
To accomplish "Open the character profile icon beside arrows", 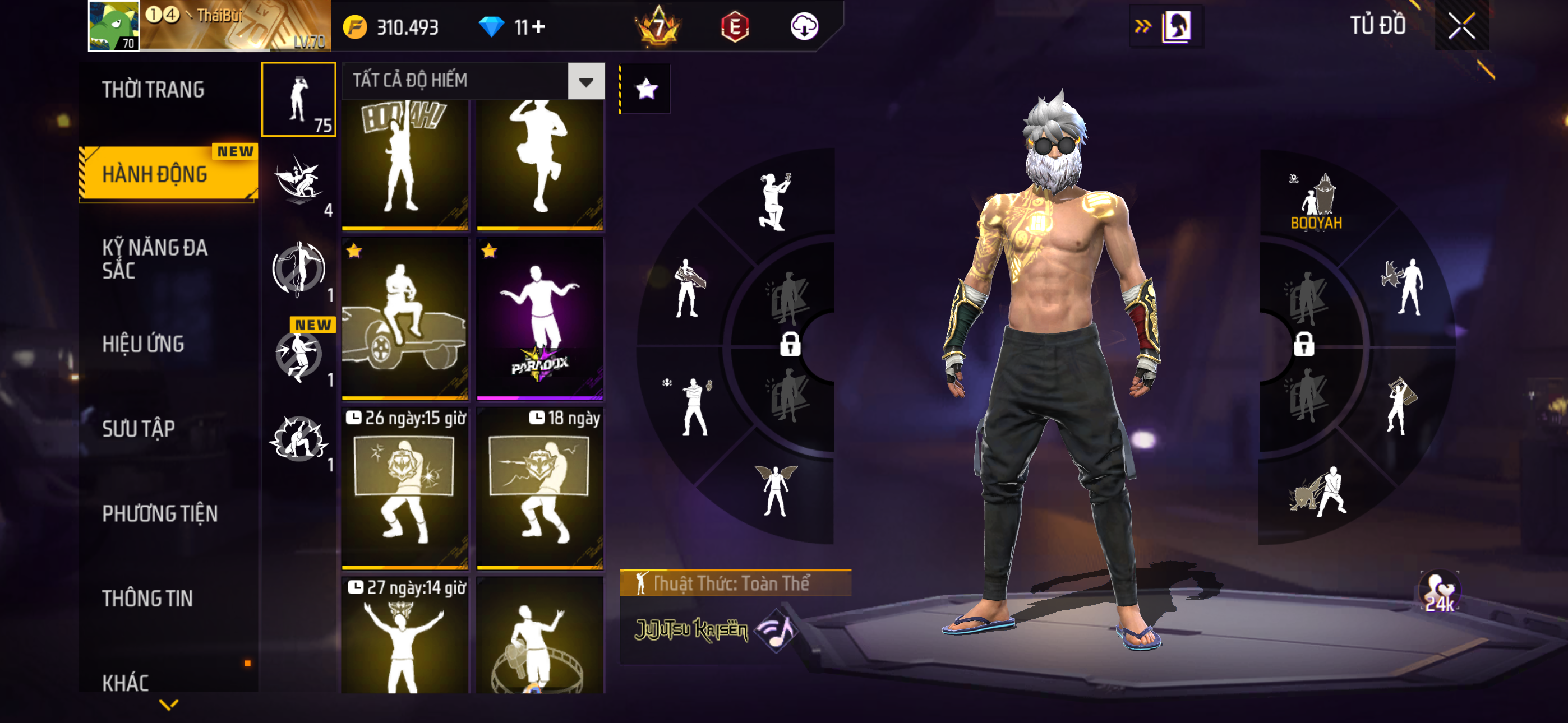I will [x=1176, y=26].
